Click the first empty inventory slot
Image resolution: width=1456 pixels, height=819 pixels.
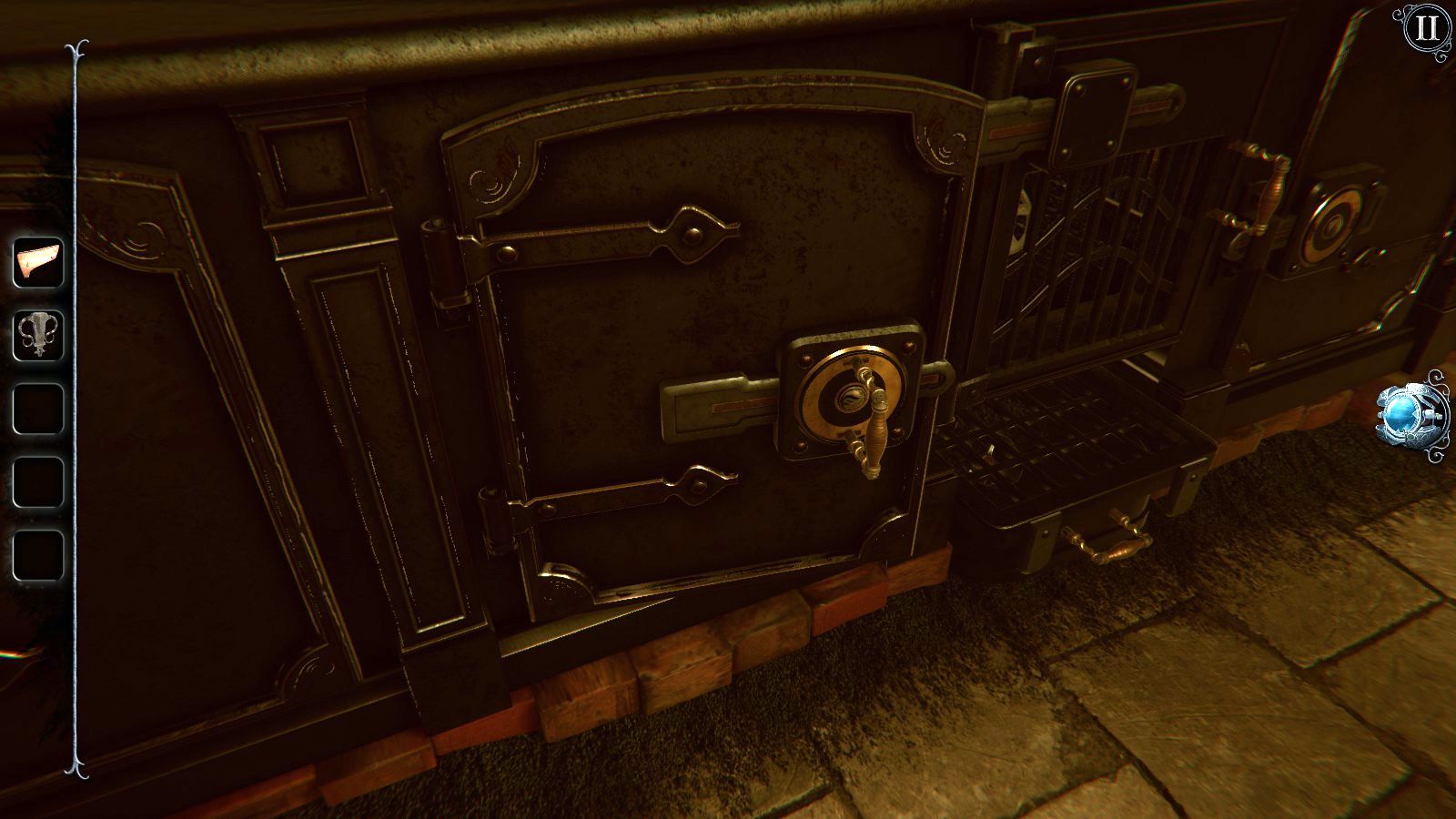(36, 406)
